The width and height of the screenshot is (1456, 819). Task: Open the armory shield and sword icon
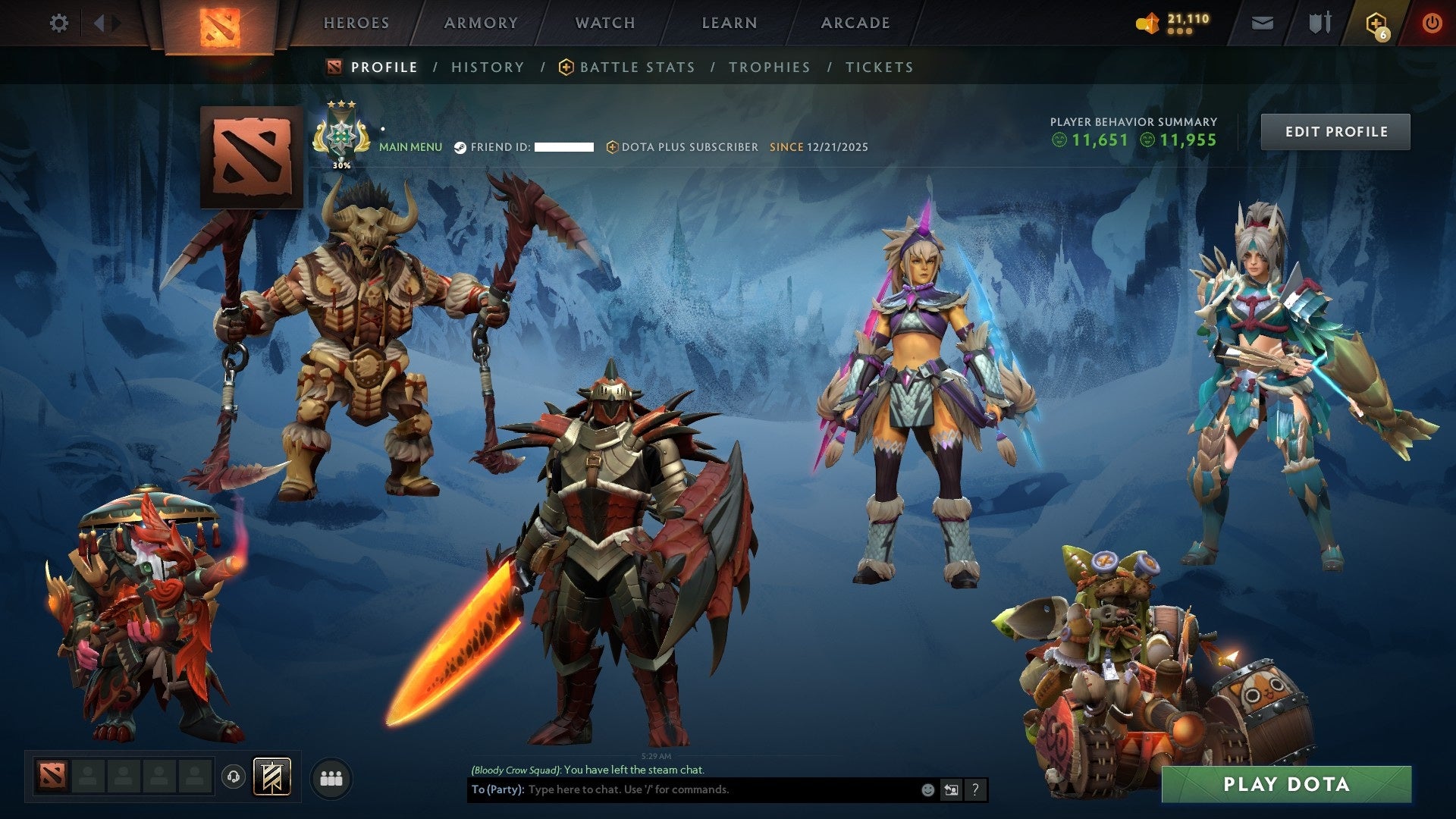pyautogui.click(x=1319, y=23)
